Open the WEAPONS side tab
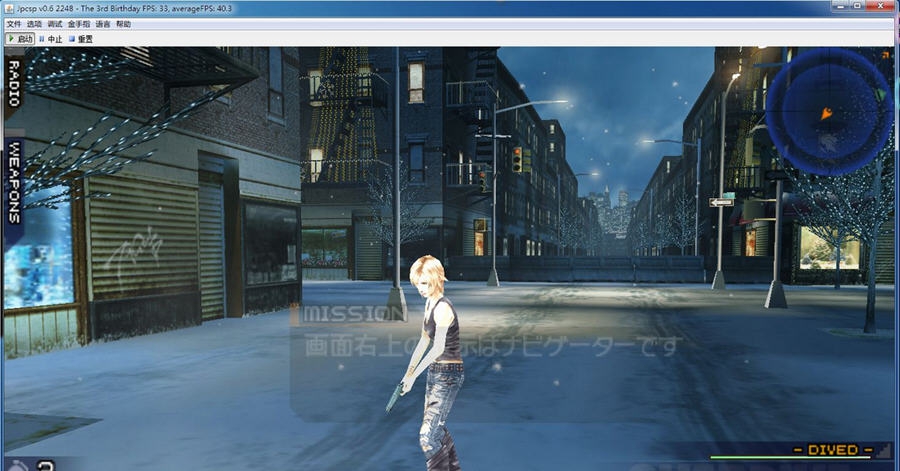The width and height of the screenshot is (900, 471). tap(14, 182)
